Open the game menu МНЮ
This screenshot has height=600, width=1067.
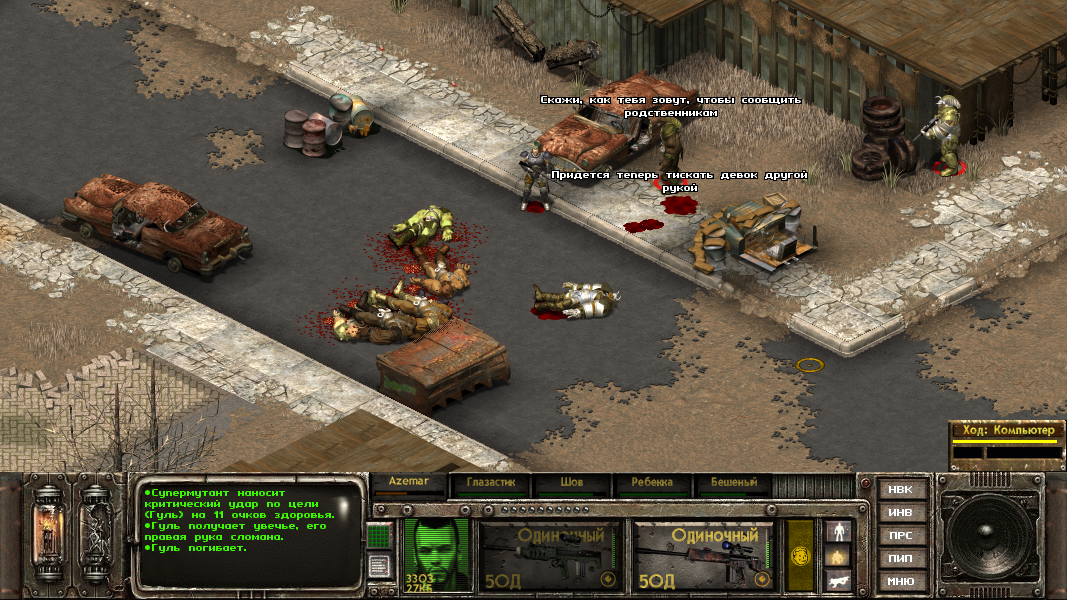(900, 581)
